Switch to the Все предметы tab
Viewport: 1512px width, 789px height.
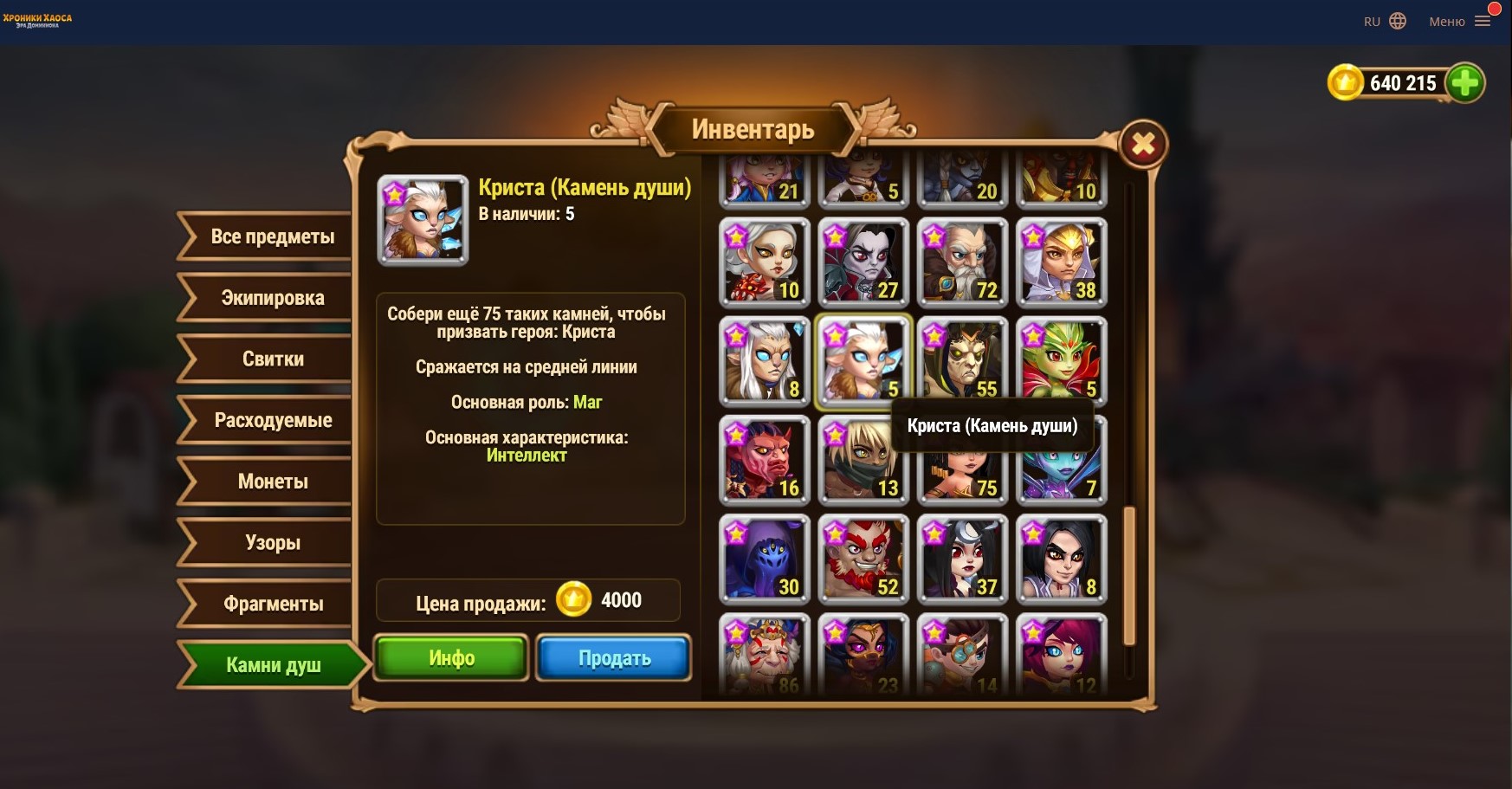click(272, 236)
